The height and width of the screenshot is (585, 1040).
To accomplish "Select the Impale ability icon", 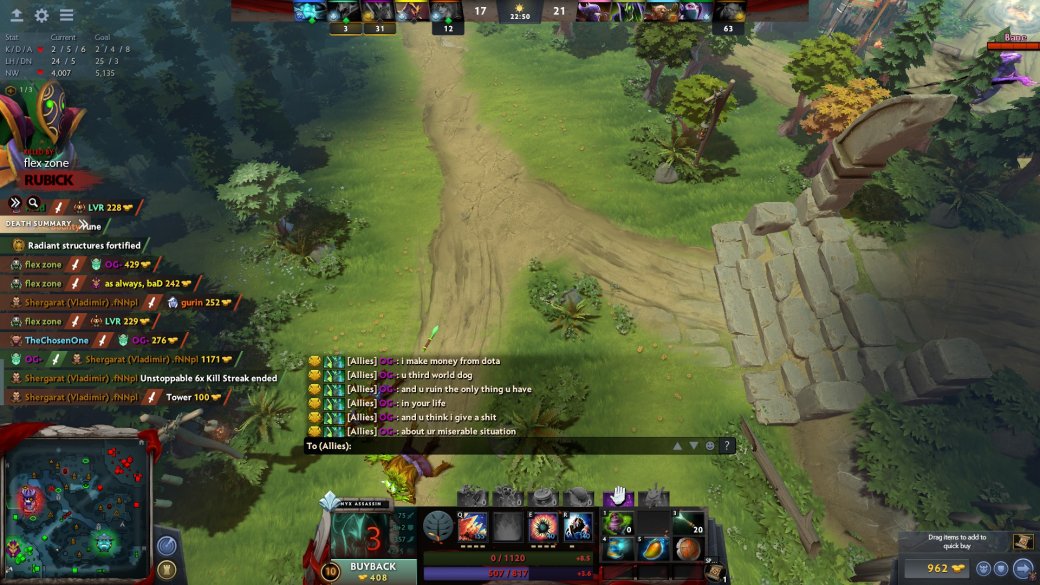I will tap(473, 526).
